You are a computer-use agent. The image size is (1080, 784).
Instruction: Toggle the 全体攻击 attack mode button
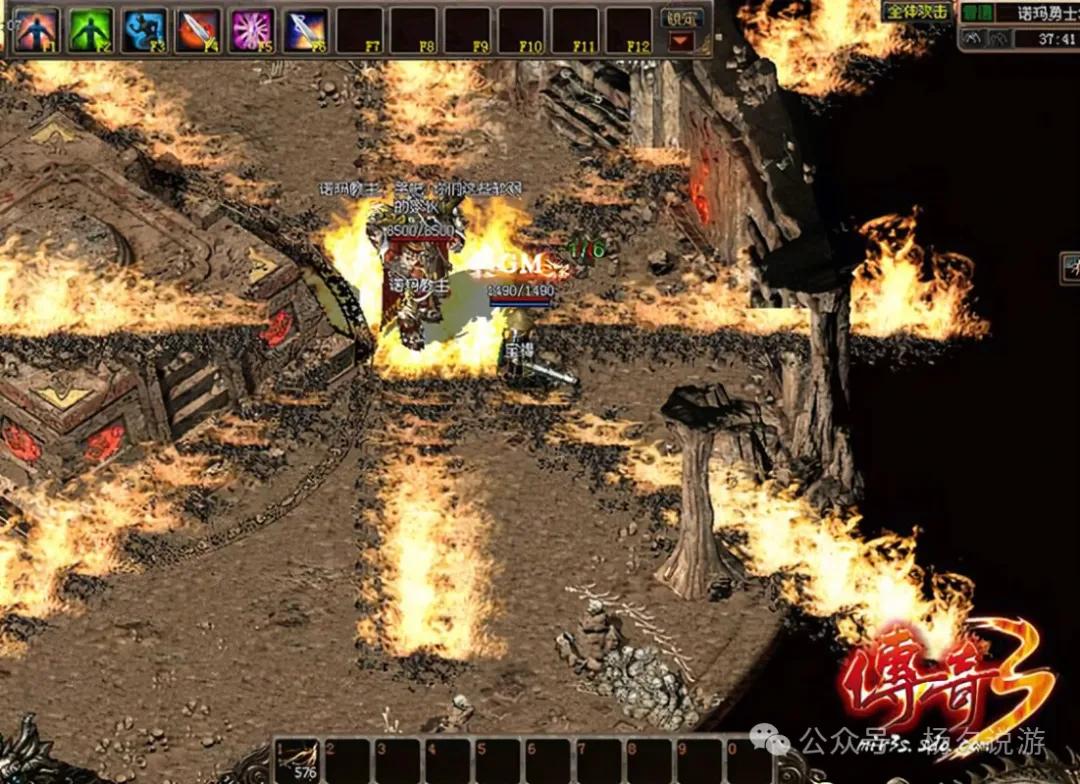[916, 12]
